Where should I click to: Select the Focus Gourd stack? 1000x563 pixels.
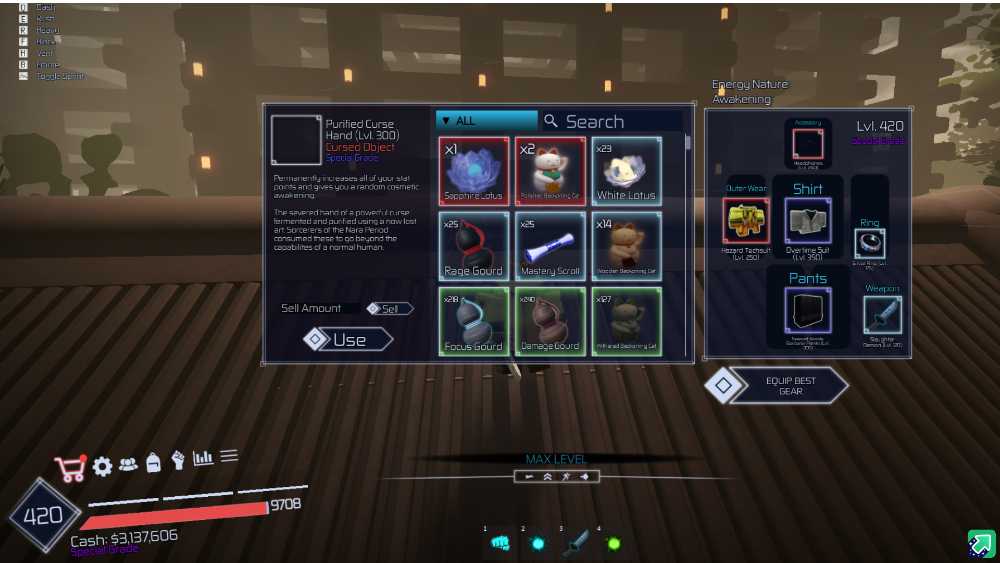[474, 321]
